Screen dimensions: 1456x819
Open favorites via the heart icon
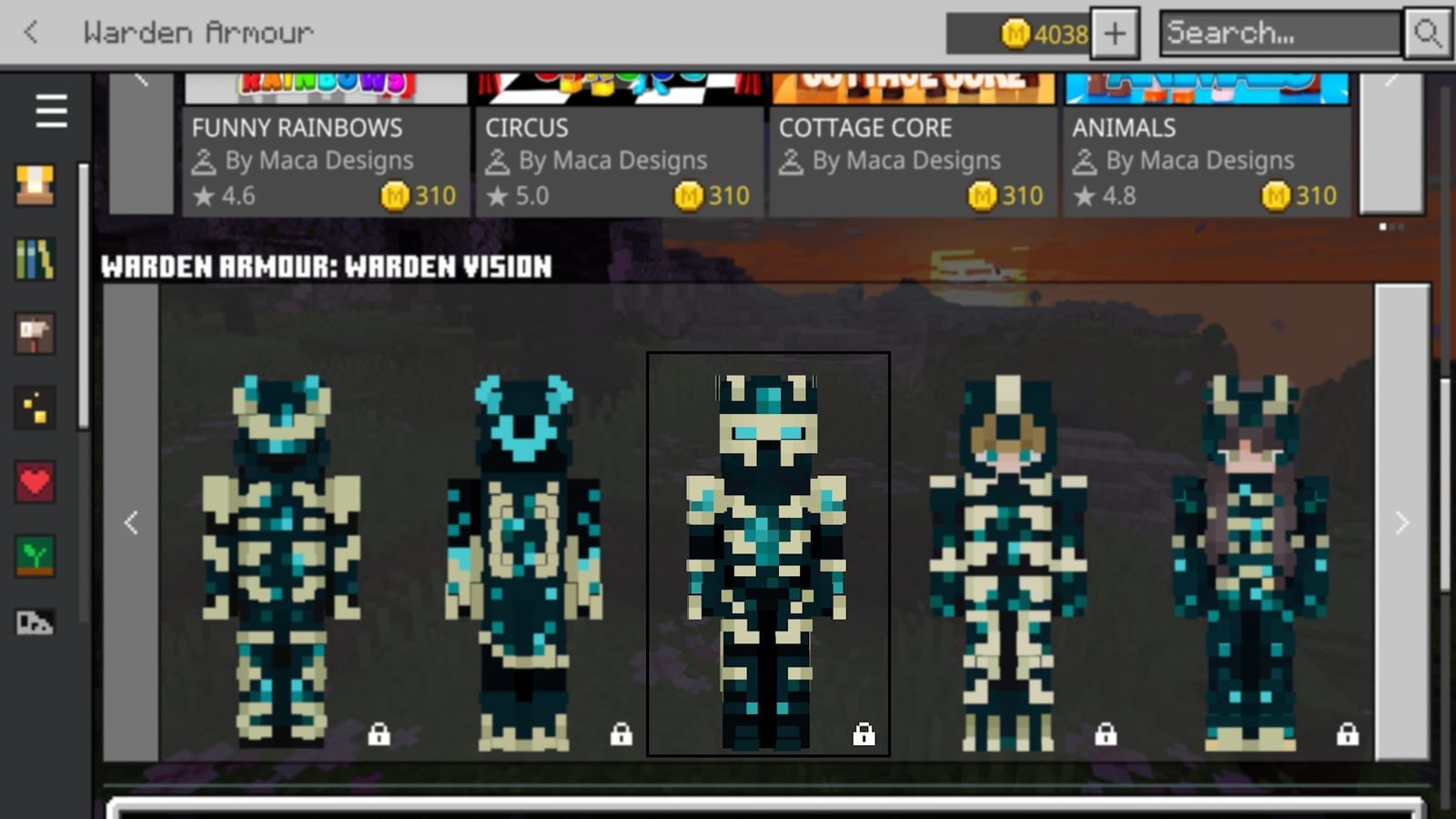tap(35, 482)
